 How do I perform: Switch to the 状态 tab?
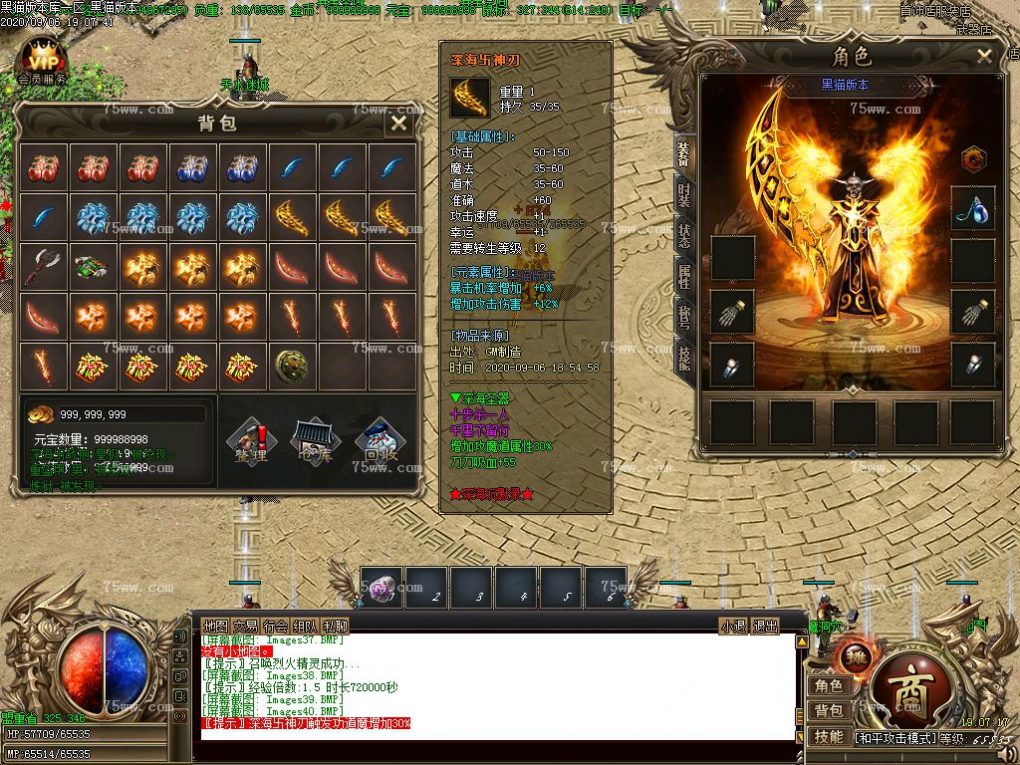point(684,238)
